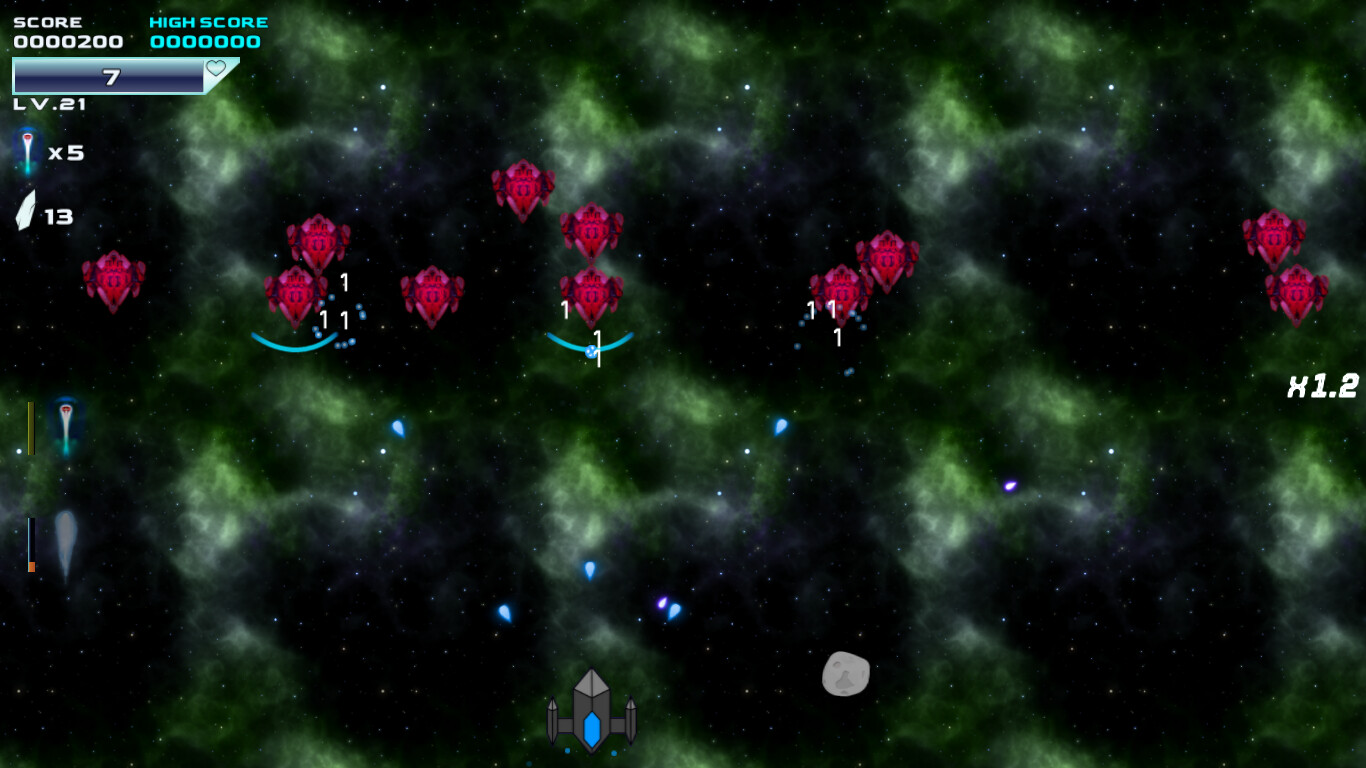Click the SCORE counter reading 0000200
The image size is (1366, 768).
pyautogui.click(x=66, y=42)
